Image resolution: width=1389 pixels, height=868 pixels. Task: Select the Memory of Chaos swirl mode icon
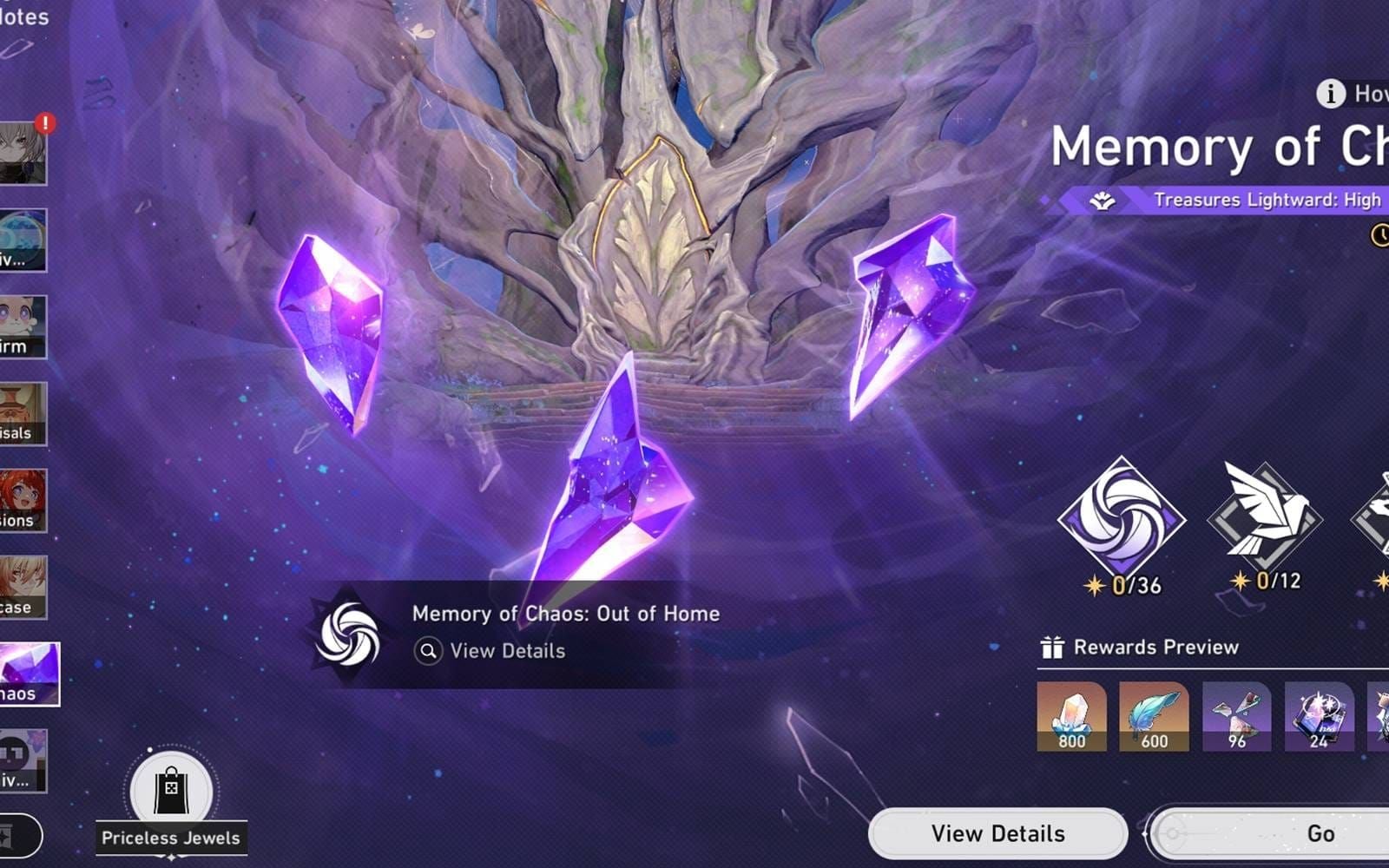coord(1121,520)
